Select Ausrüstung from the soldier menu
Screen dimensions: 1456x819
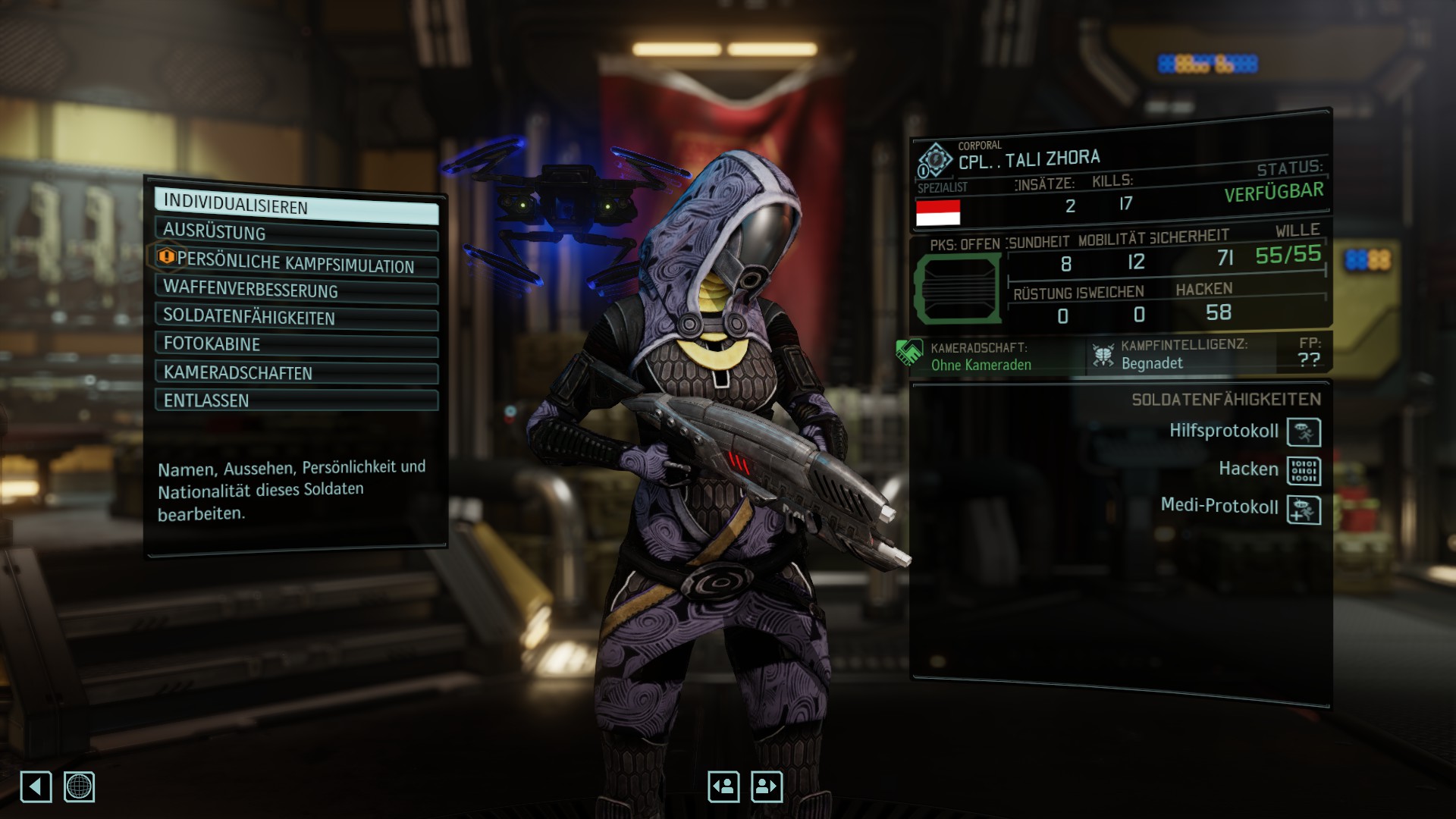point(296,234)
